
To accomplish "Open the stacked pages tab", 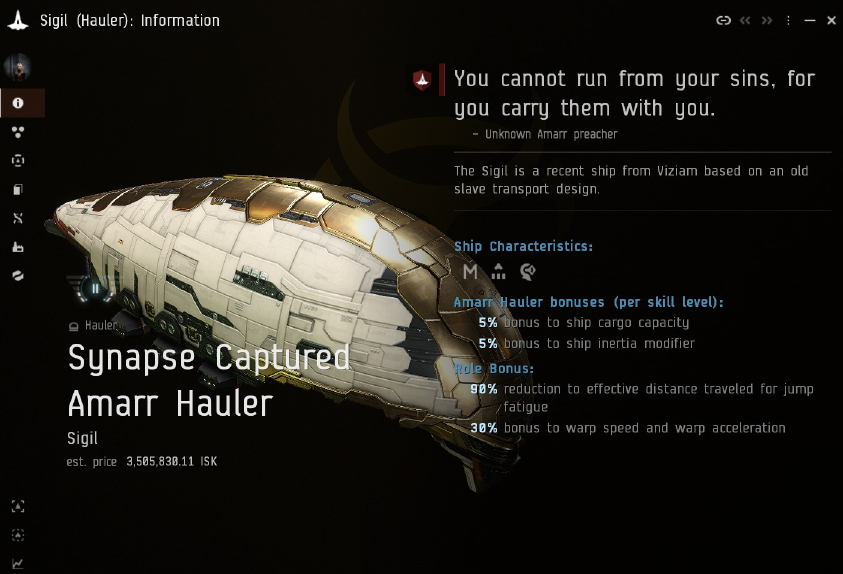I will (x=18, y=190).
